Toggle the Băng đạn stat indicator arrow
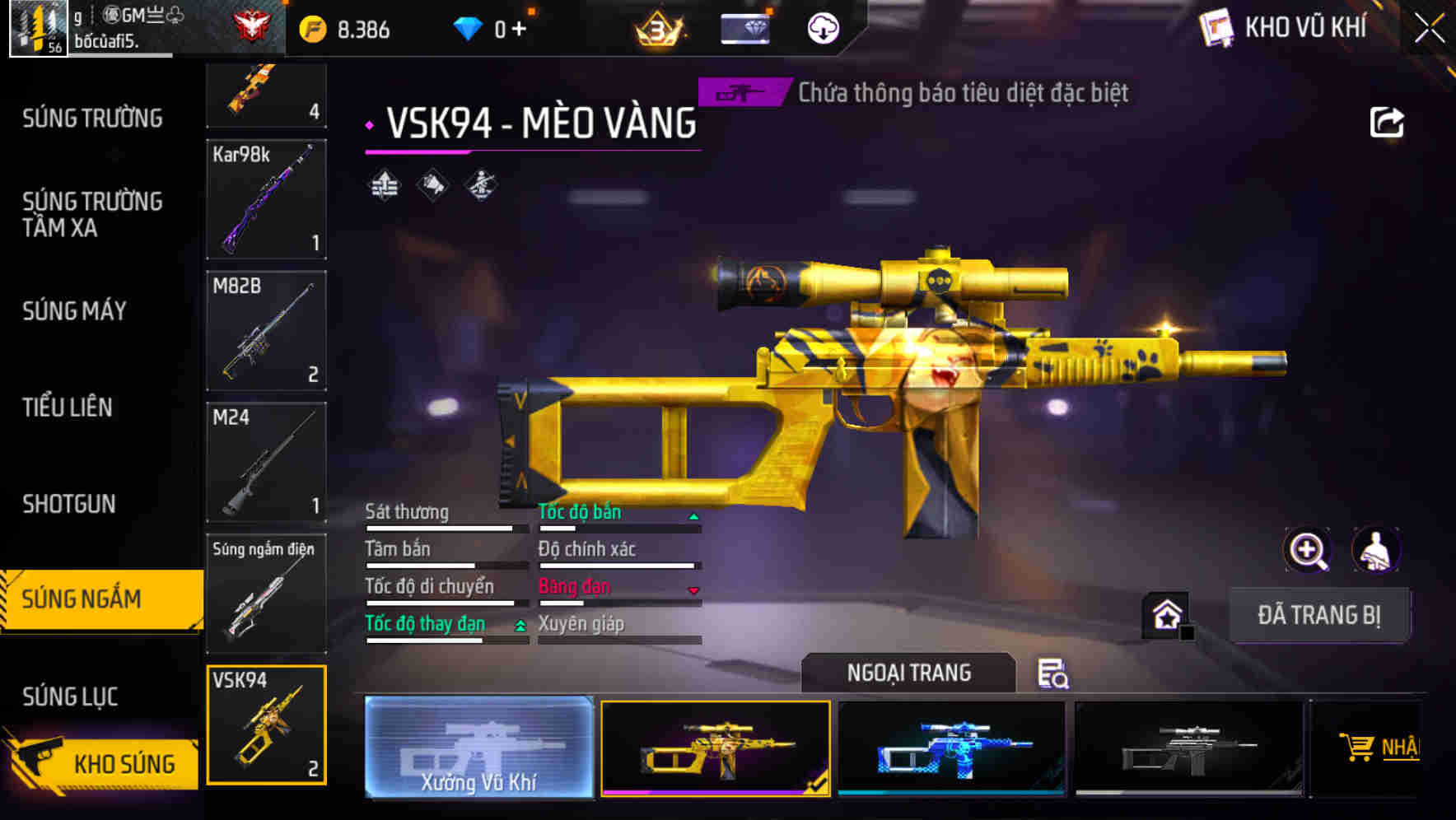This screenshot has height=820, width=1456. (693, 590)
